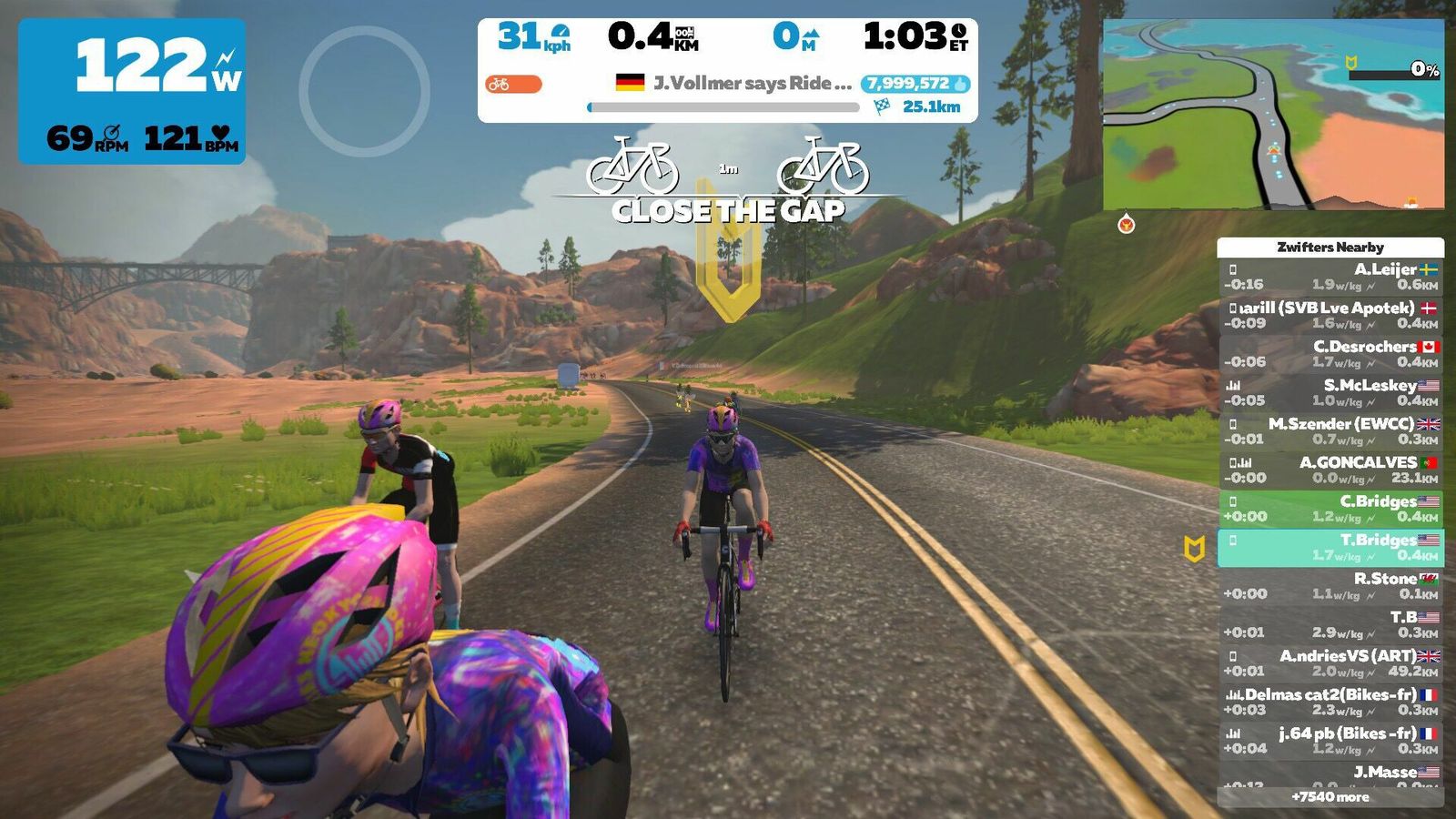
Task: Select R.Stone in the rider list
Action: [x=1330, y=586]
